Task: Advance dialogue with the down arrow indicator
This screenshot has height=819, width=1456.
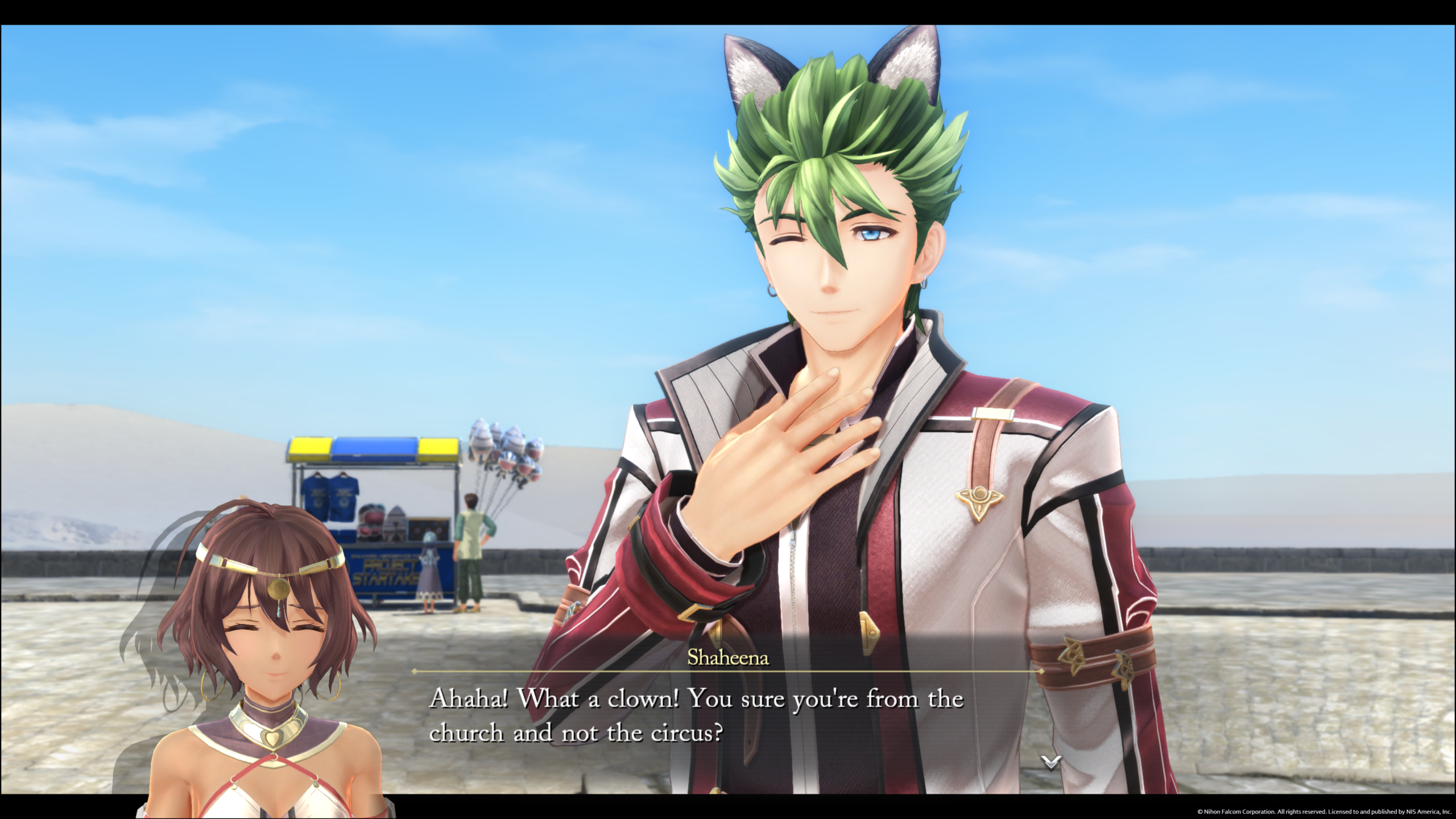Action: click(x=1050, y=762)
